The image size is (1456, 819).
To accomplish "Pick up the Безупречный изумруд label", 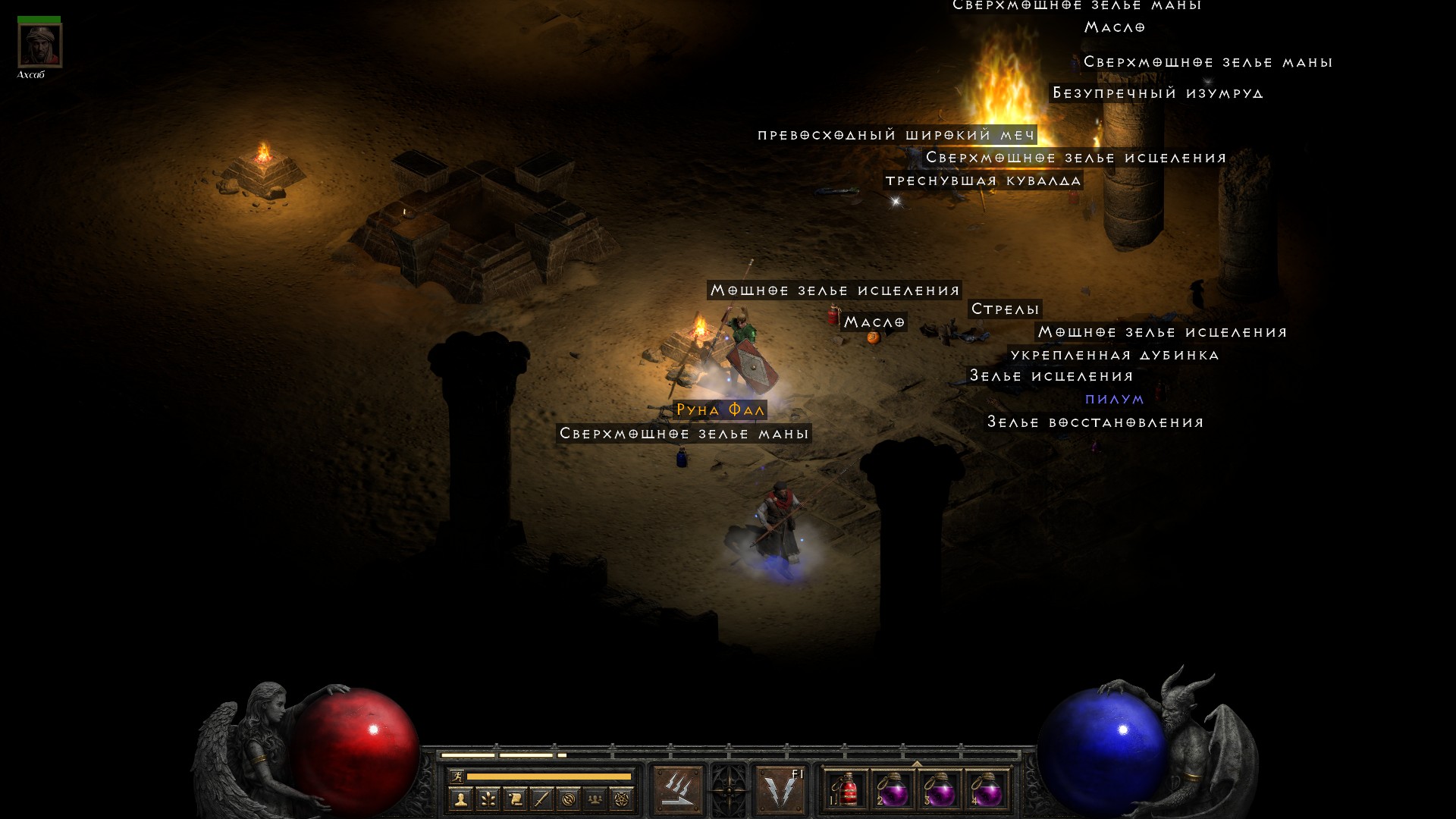I will point(1157,93).
